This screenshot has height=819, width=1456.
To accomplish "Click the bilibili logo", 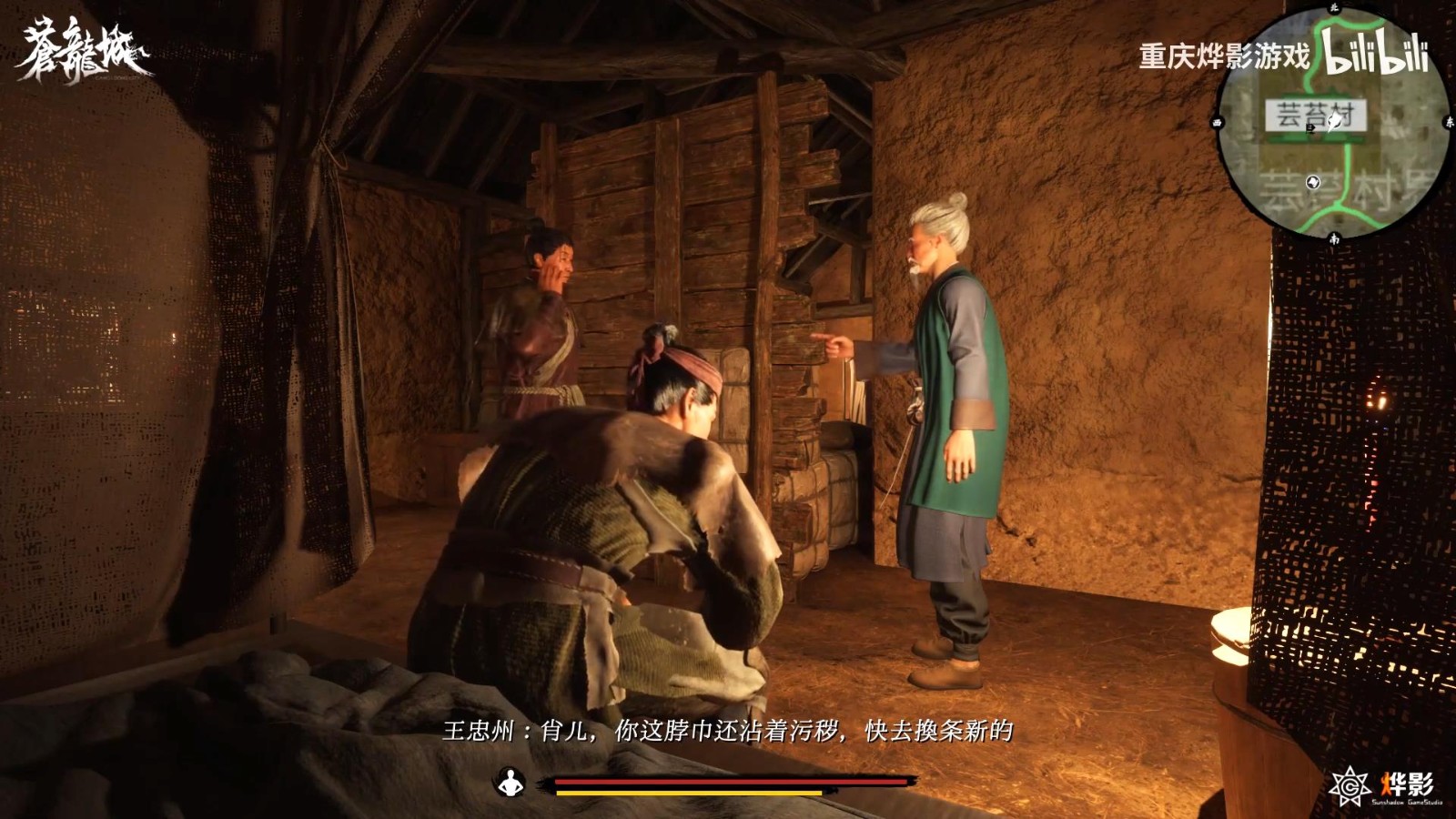I will pyautogui.click(x=1379, y=56).
